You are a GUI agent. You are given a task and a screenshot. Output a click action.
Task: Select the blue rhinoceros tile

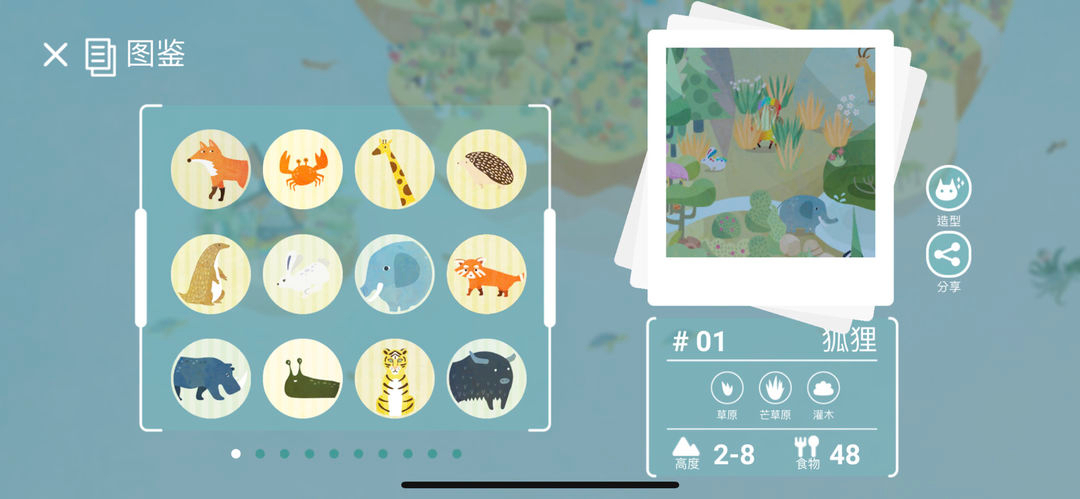[x=210, y=378]
